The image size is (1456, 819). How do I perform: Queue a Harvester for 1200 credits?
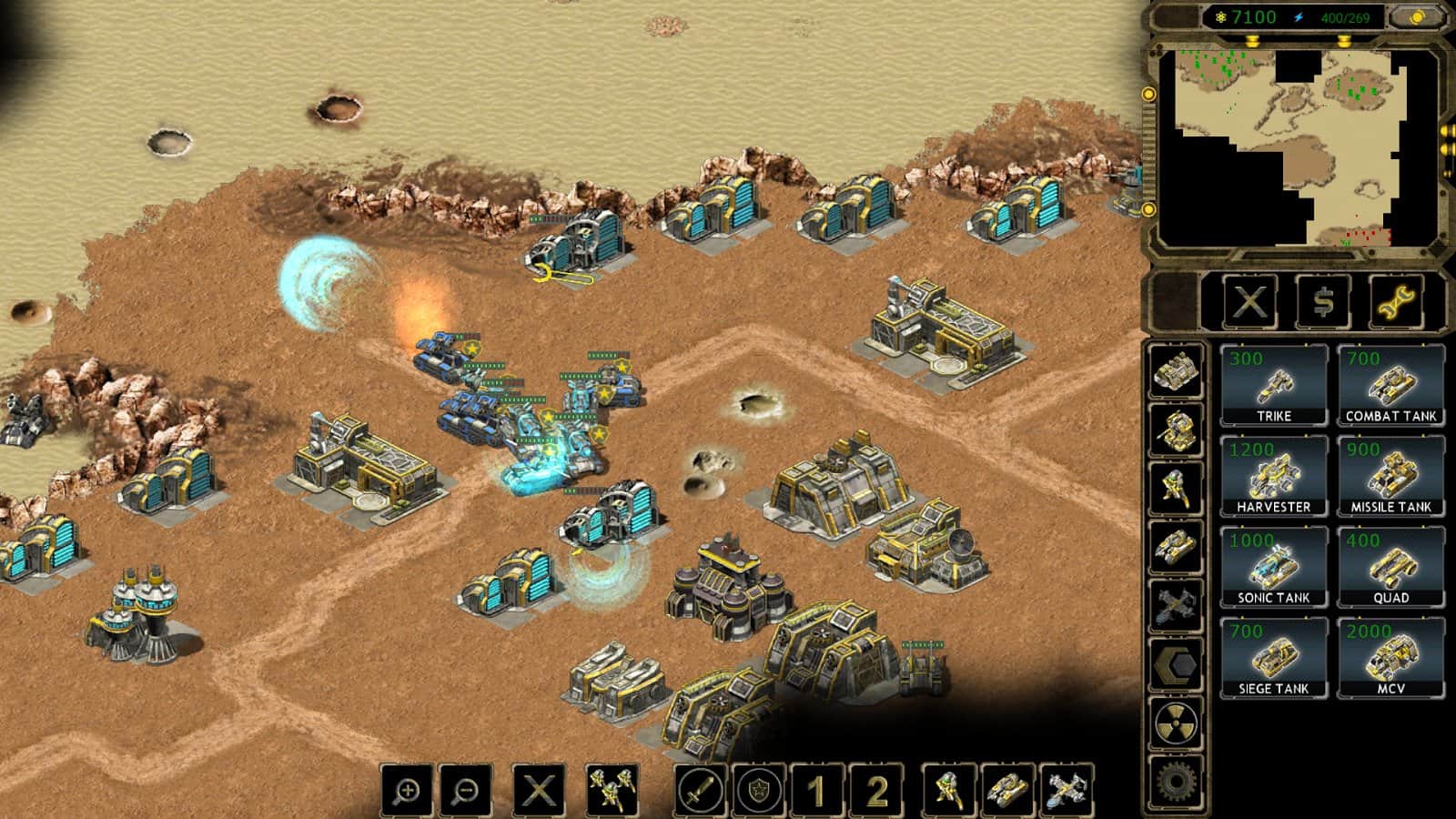pos(1275,473)
